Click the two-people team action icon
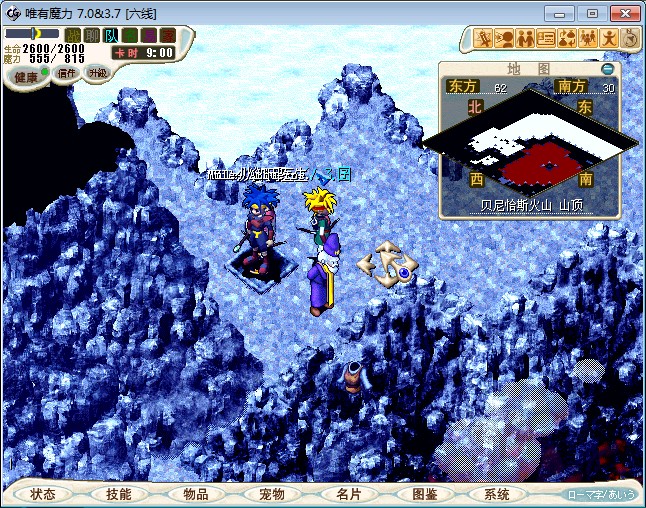 525,39
